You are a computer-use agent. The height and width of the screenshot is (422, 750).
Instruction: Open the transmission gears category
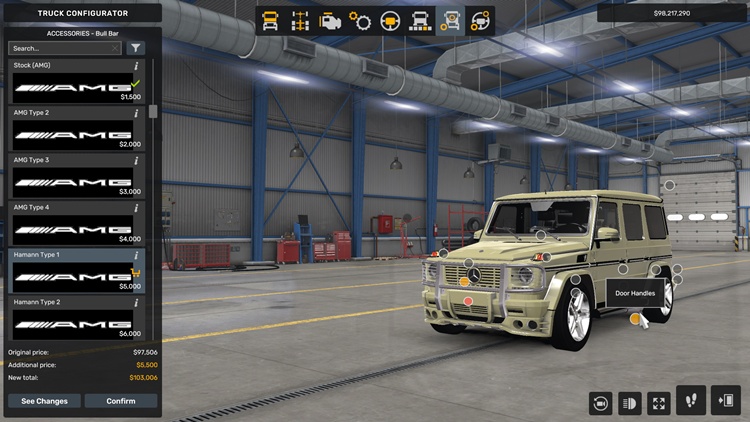coord(360,20)
